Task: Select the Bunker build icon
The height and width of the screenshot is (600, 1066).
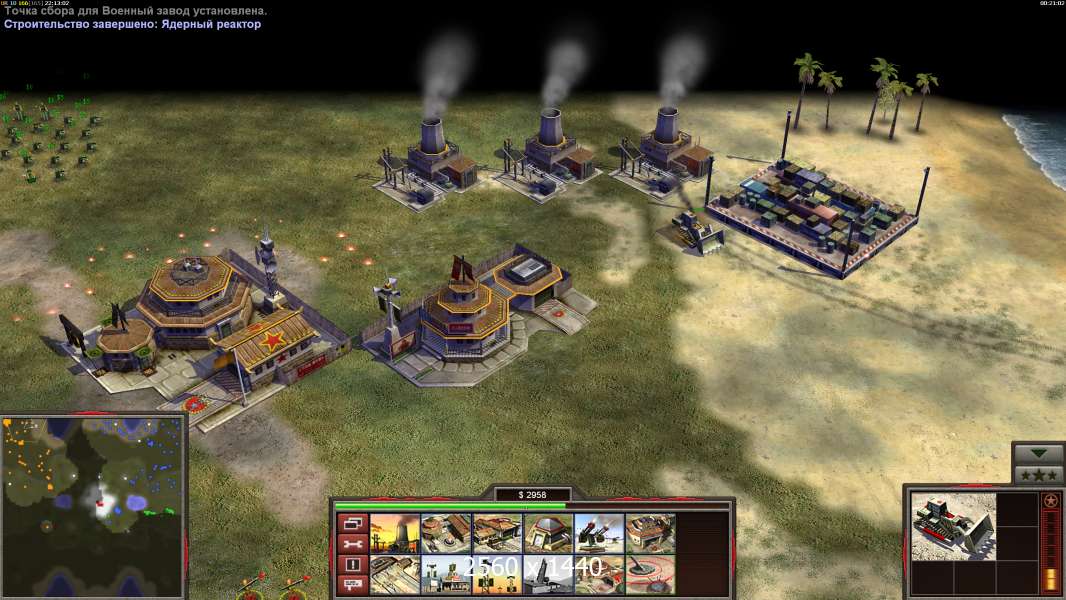Action: tap(548, 534)
